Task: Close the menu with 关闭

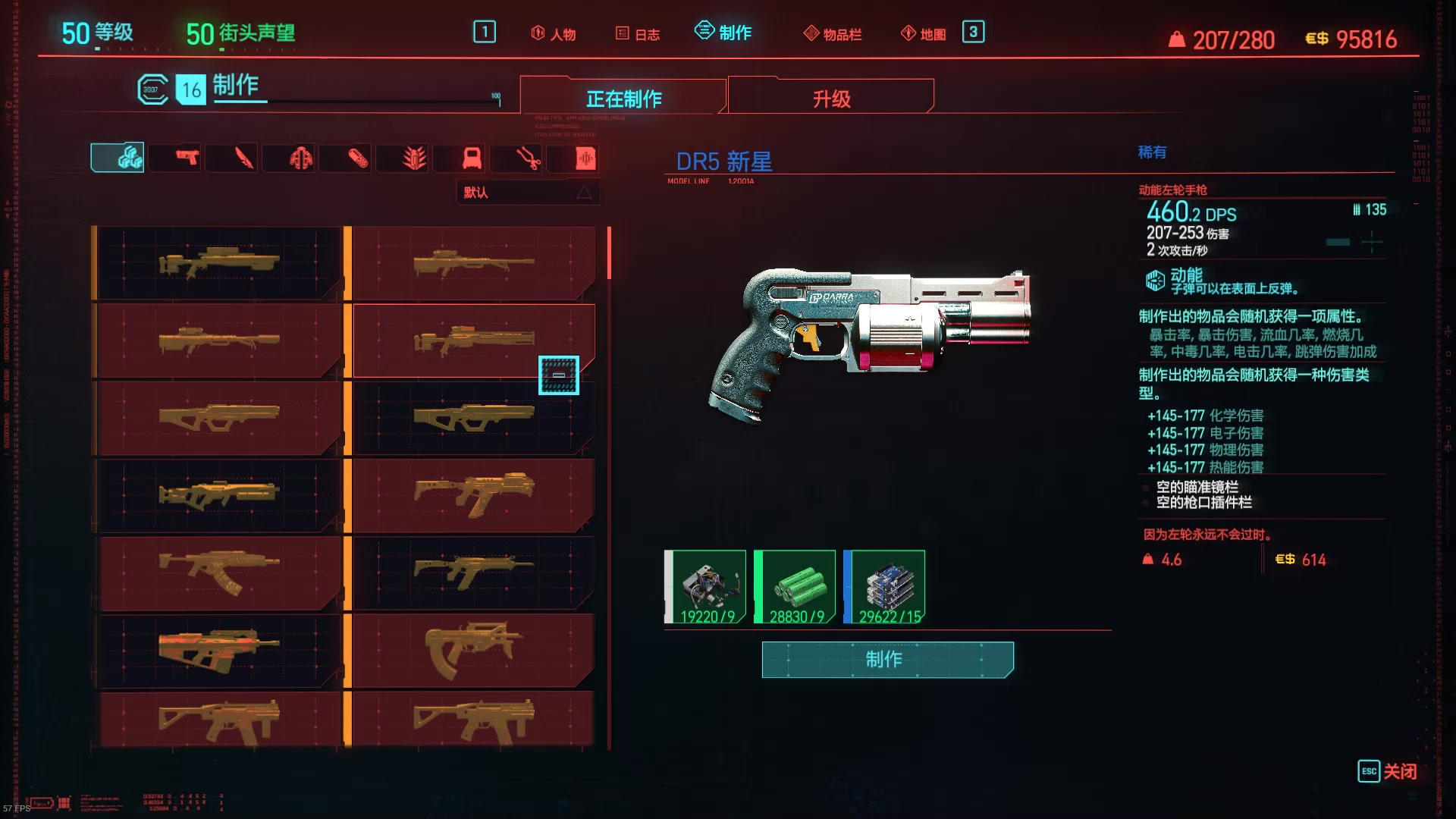Action: (x=1387, y=771)
